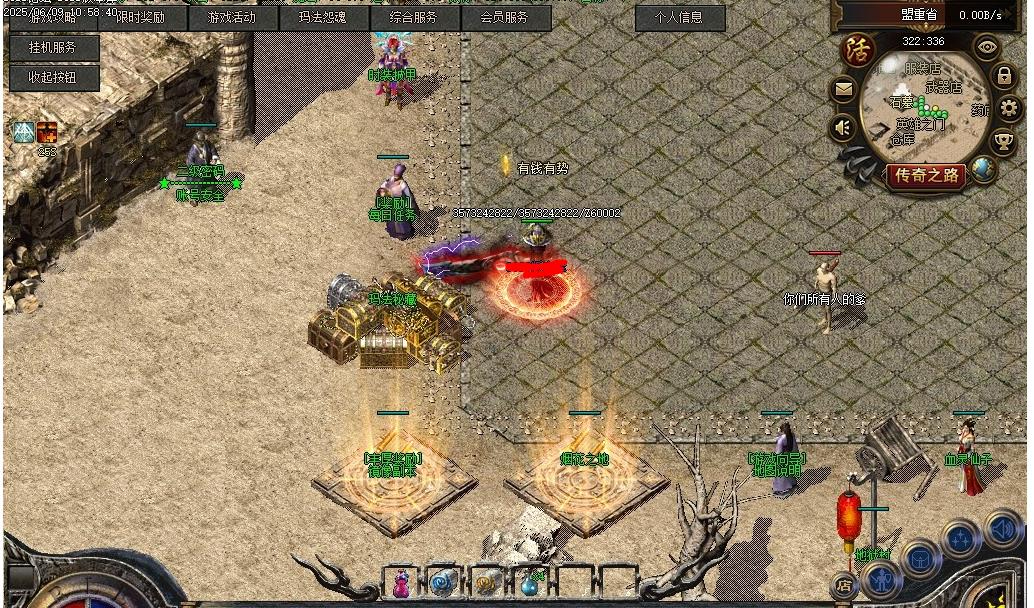Screen dimensions: 1034x608
Task: Open the mail envelope icon
Action: pyautogui.click(x=844, y=91)
